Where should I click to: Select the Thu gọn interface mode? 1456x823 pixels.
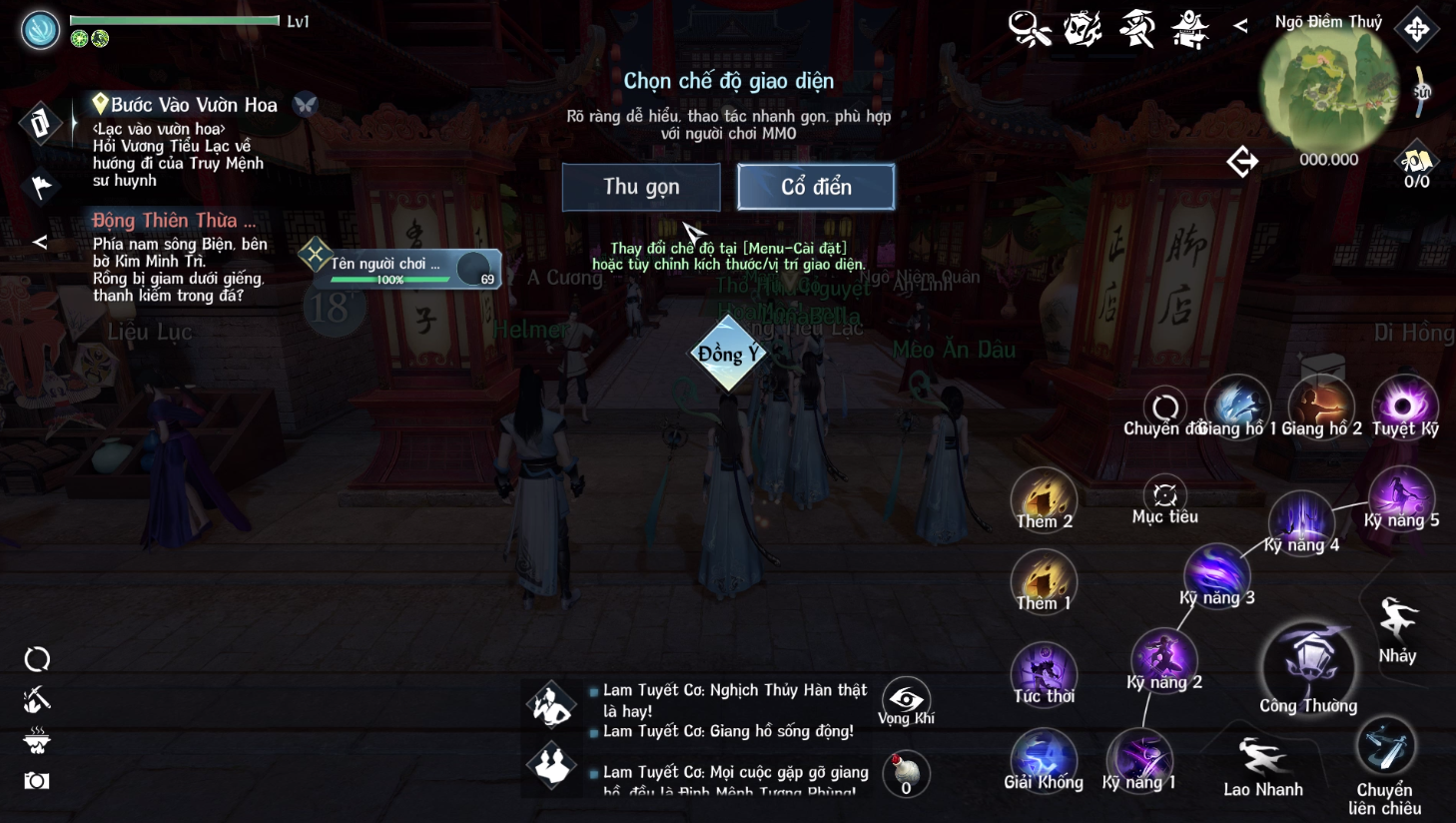[641, 187]
